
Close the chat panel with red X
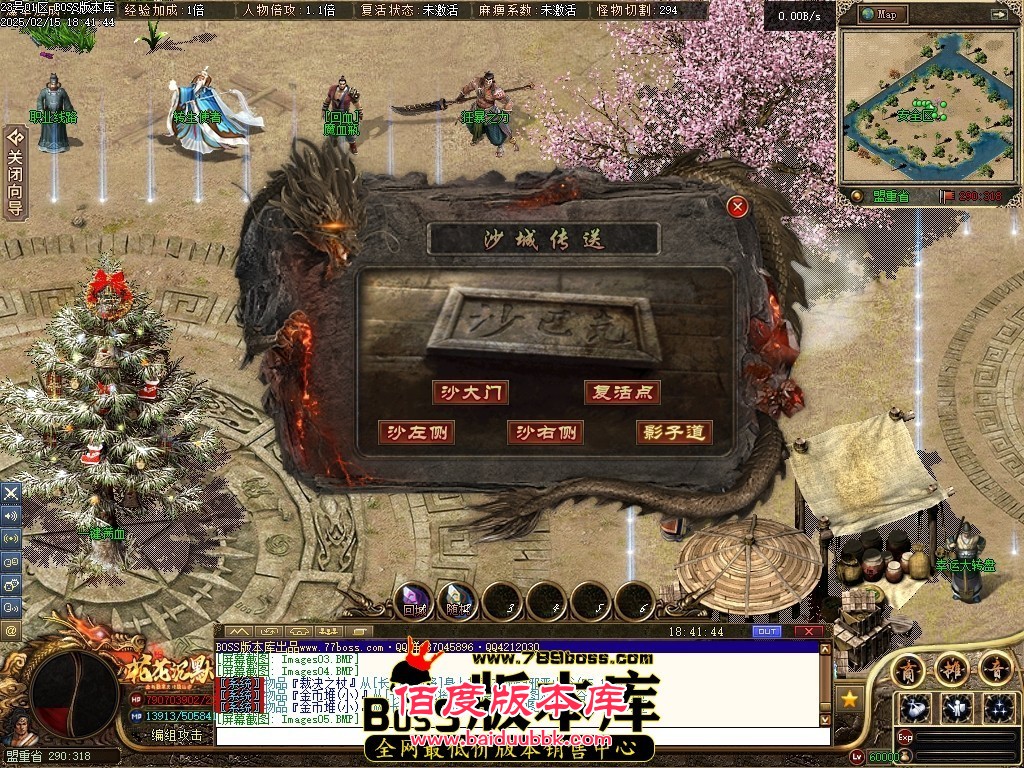click(x=811, y=632)
